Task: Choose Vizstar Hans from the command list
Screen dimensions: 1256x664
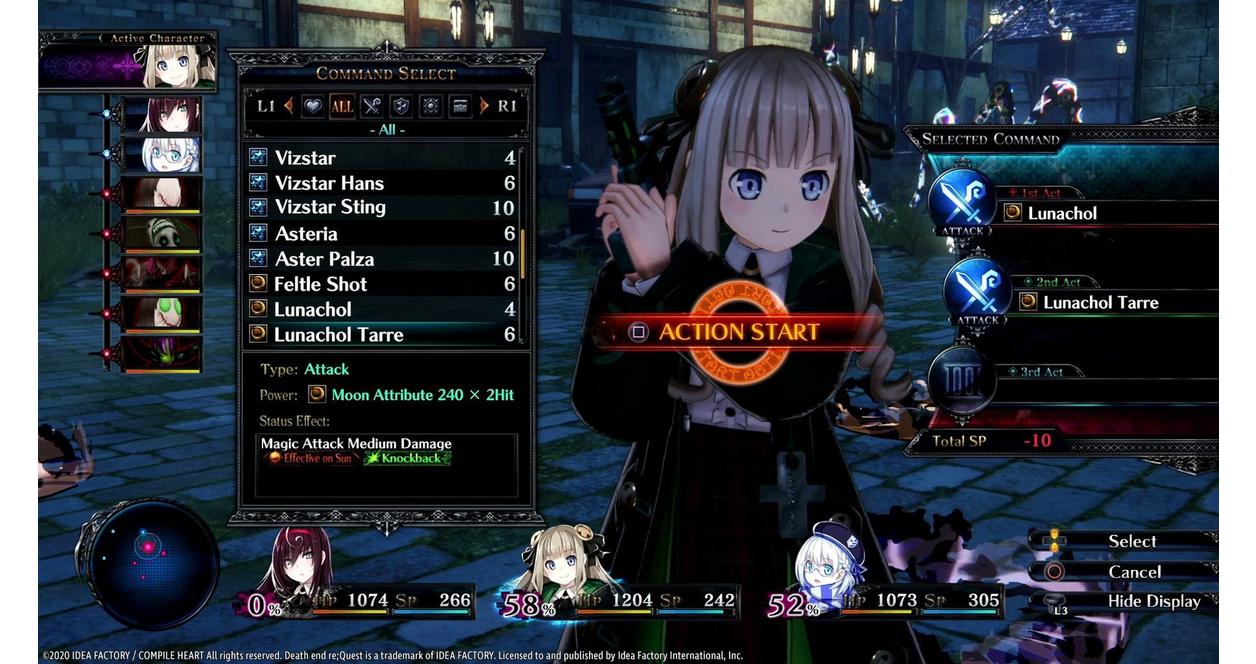Action: tap(381, 183)
